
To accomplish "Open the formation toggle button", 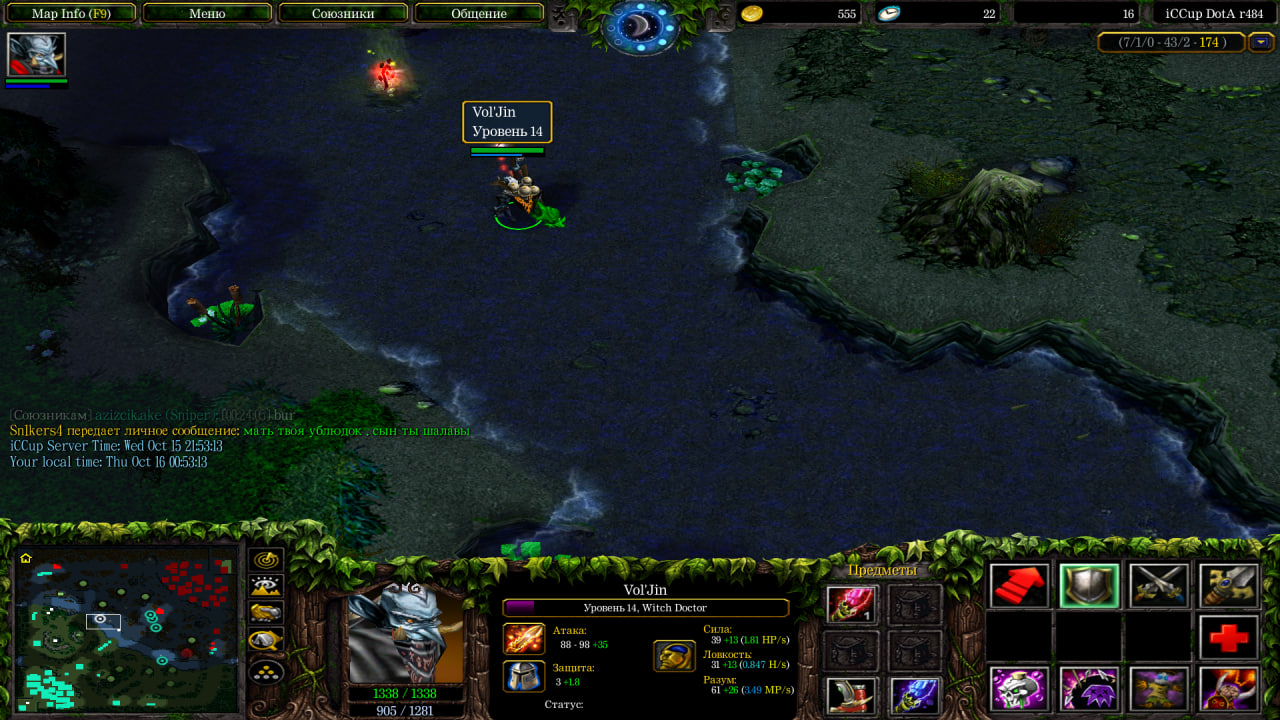I will (266, 672).
